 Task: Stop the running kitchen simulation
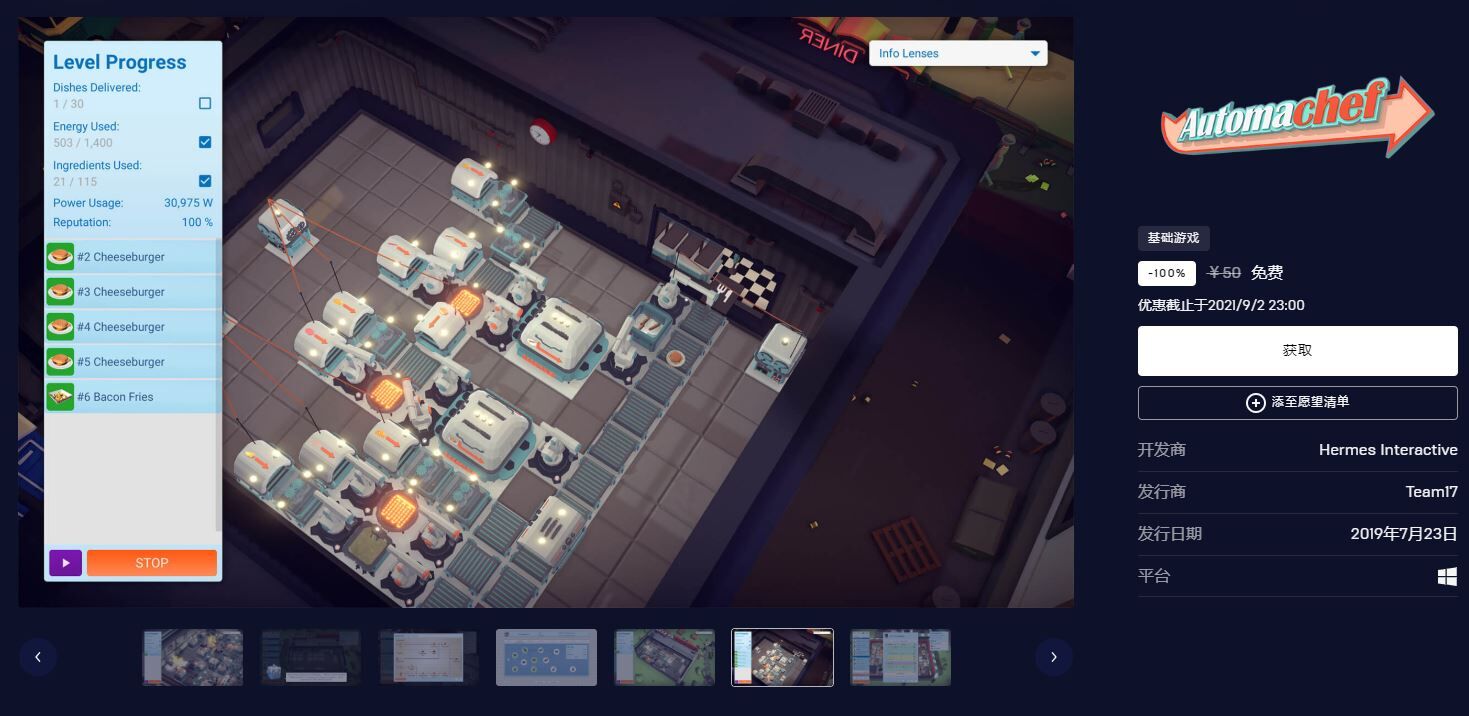[152, 563]
